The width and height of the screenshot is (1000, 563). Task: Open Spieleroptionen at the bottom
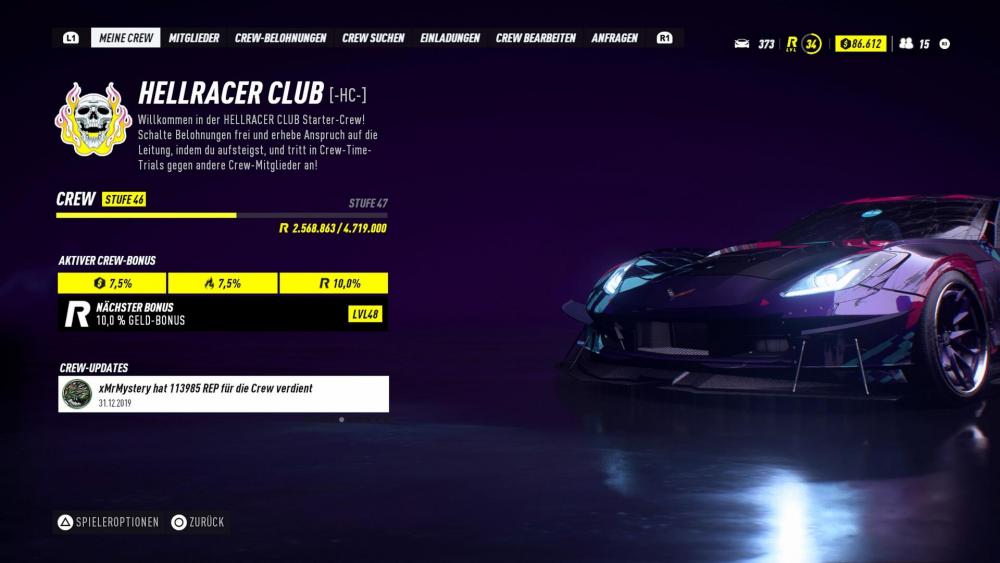(x=108, y=522)
